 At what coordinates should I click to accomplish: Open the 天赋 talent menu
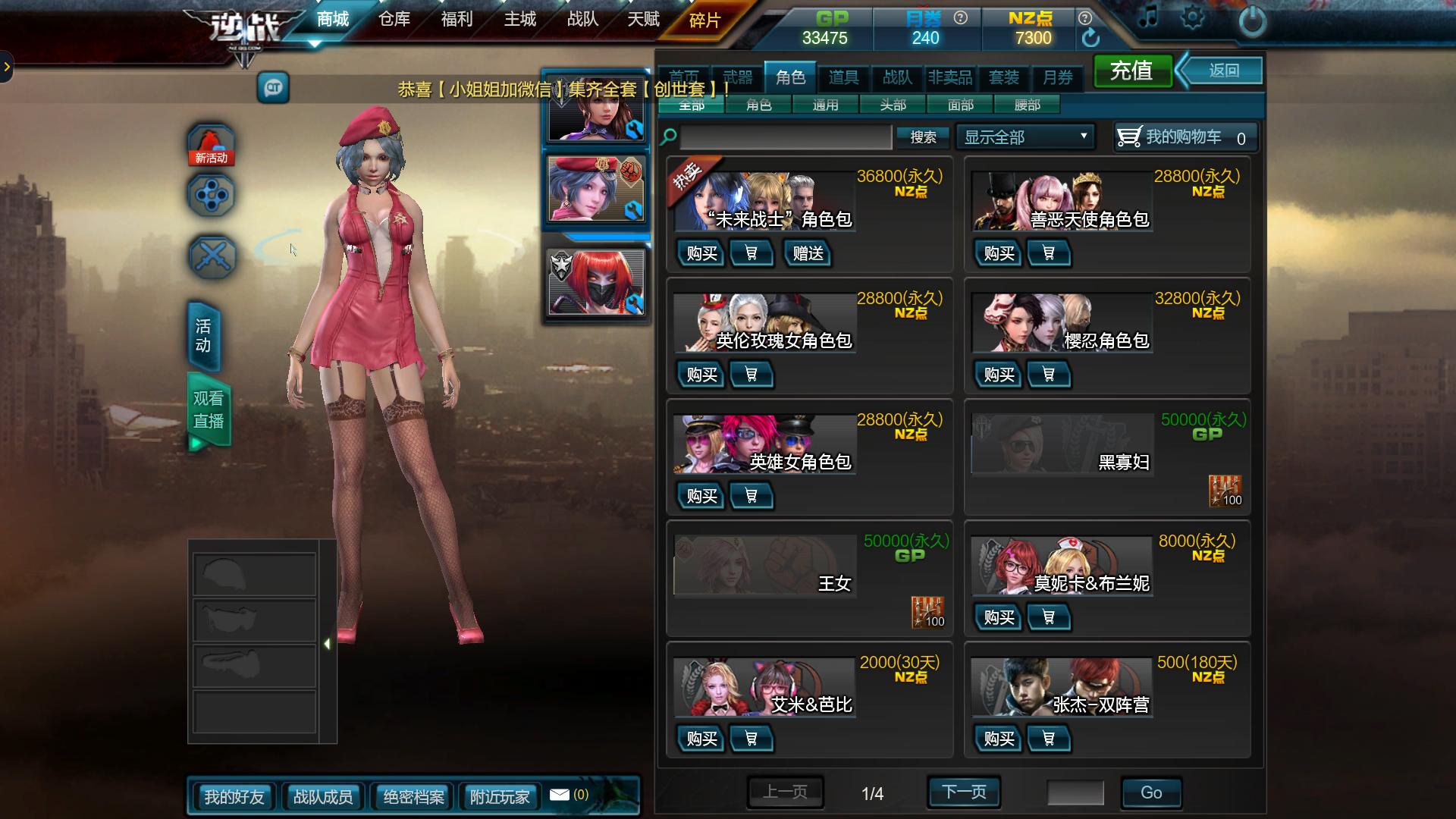coord(643,19)
